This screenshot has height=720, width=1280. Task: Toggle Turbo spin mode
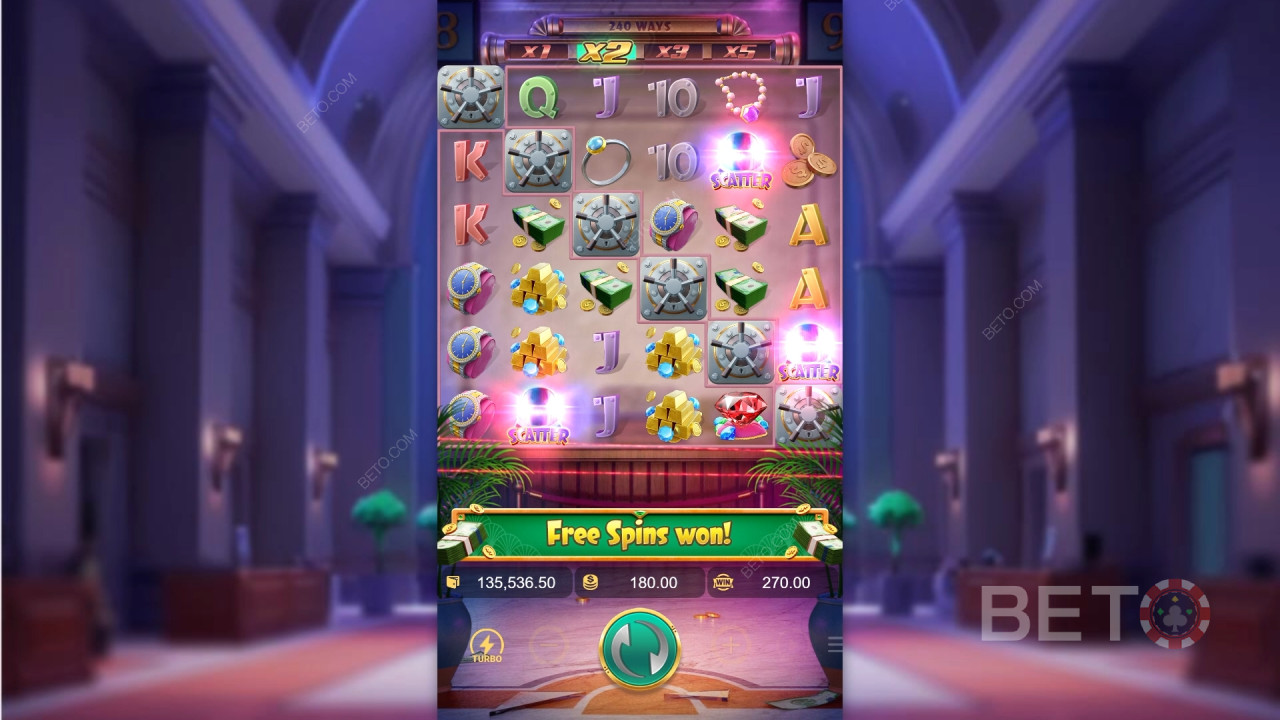[x=487, y=646]
